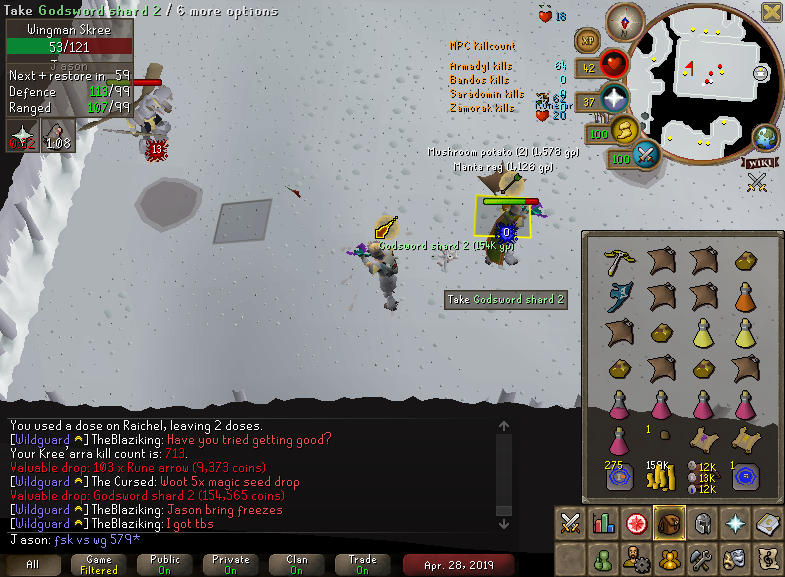
Task: Activate the special attack orb
Action: click(x=646, y=156)
